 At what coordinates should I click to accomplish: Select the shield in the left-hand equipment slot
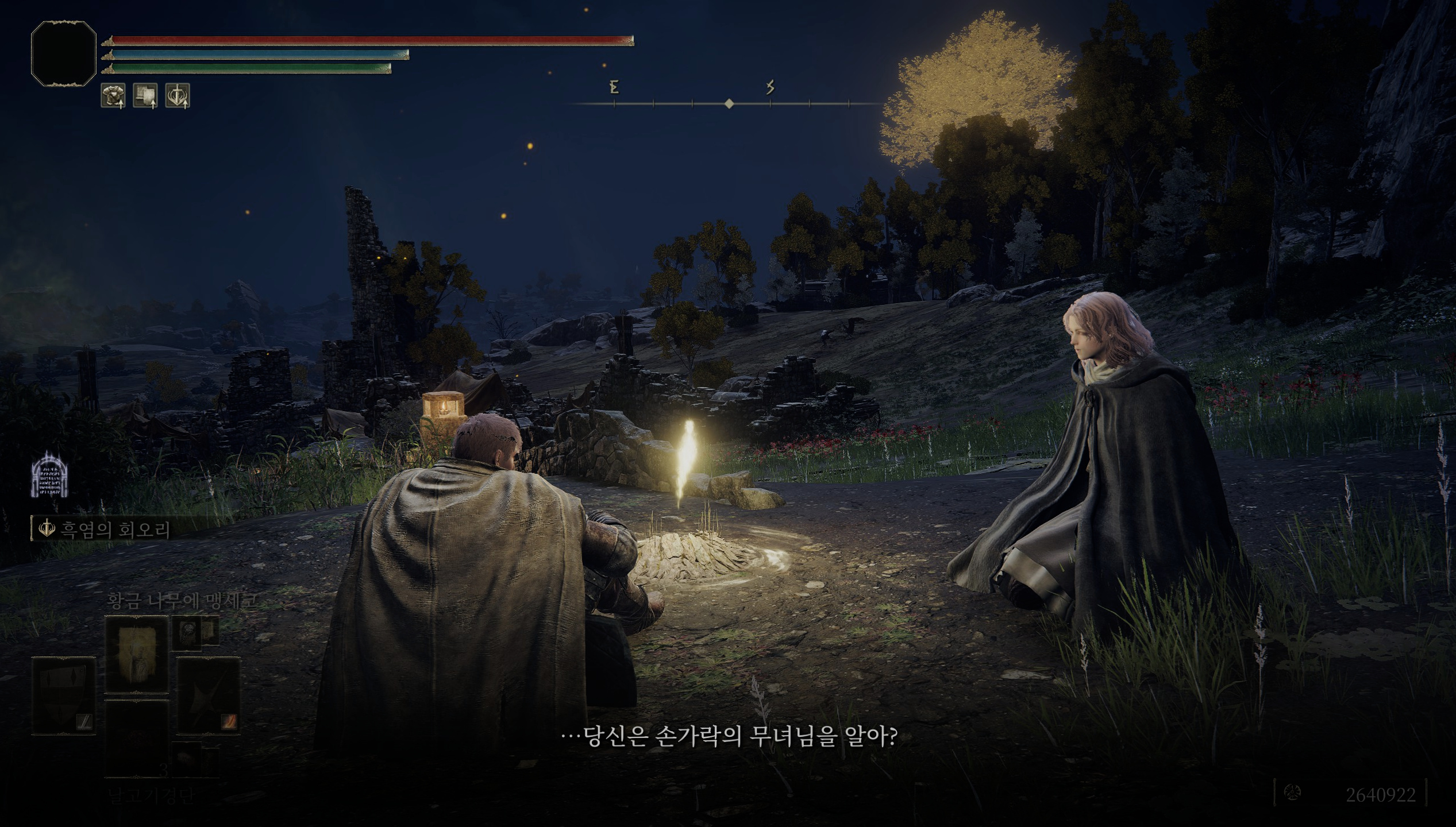click(x=63, y=695)
